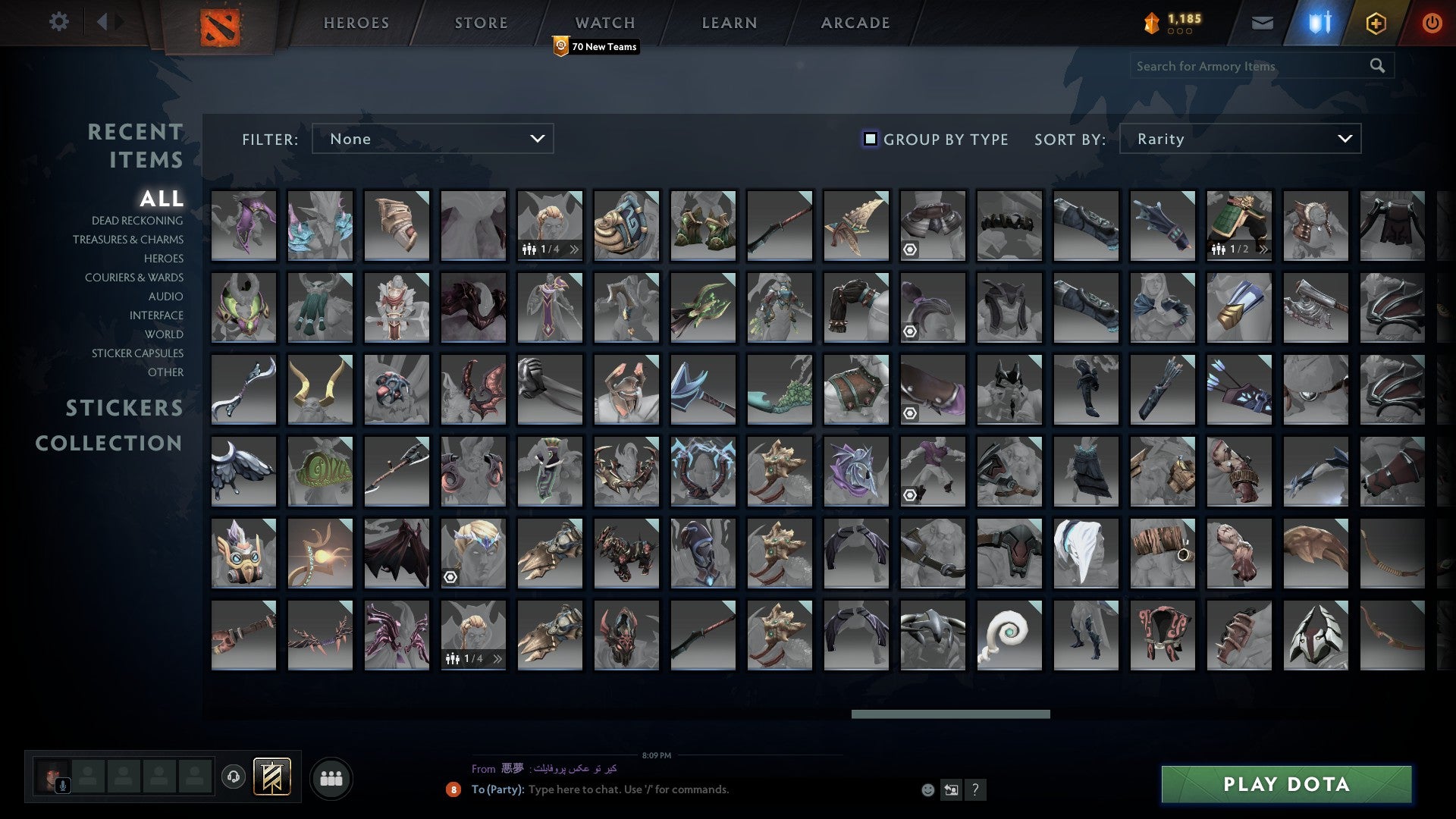Expand the 1/4 bundle arrows on the head item
Screen dimensions: 1456x819
(575, 248)
